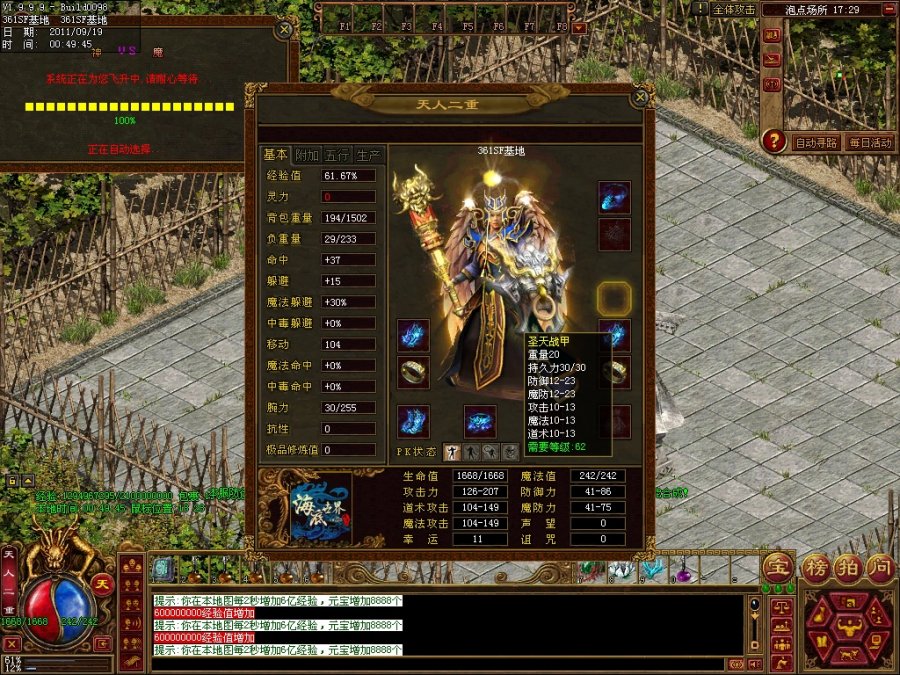
Task: Open the 每日活动 daily activities
Action: point(869,143)
